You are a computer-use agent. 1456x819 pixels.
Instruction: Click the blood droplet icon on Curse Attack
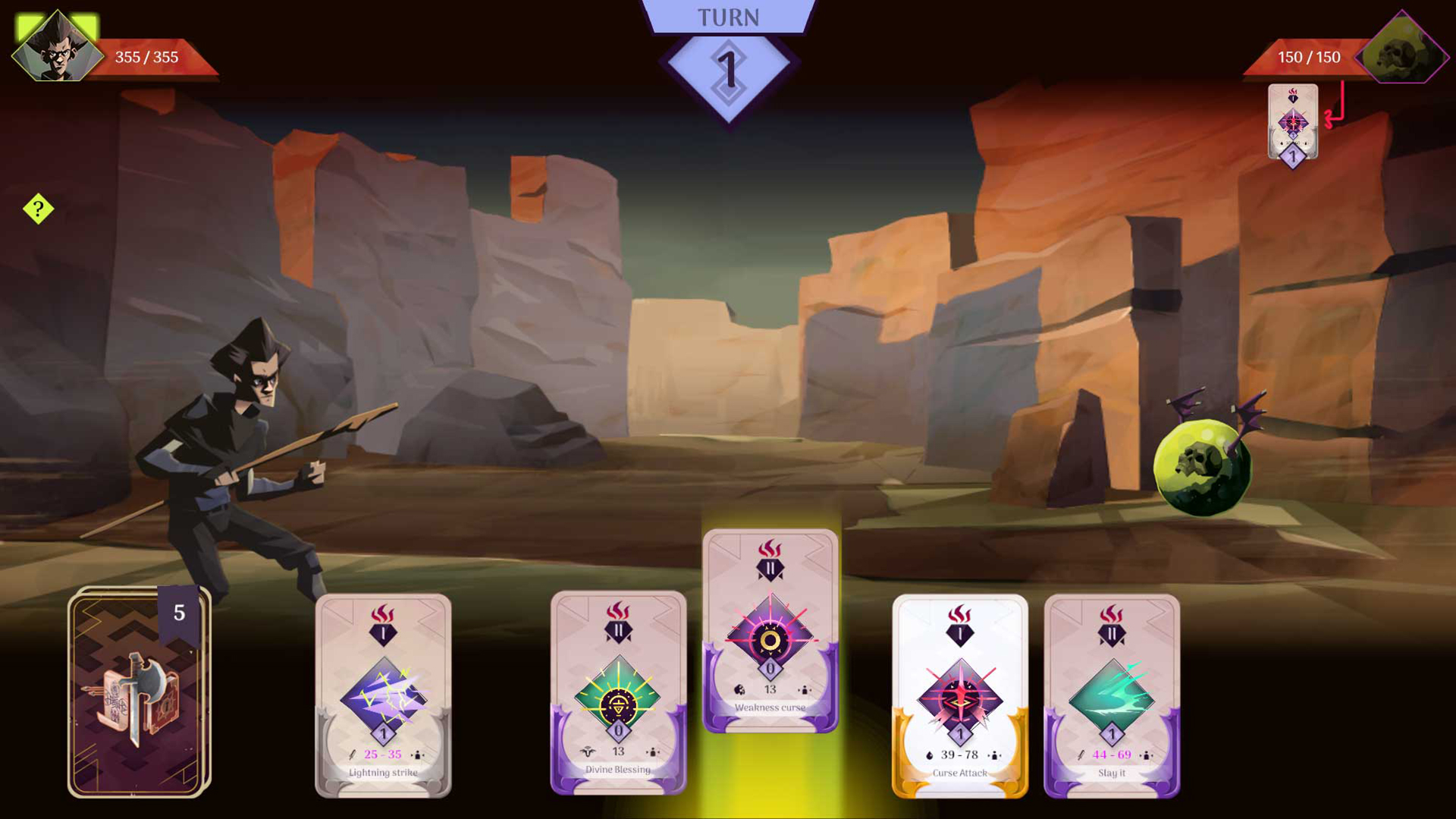(930, 755)
